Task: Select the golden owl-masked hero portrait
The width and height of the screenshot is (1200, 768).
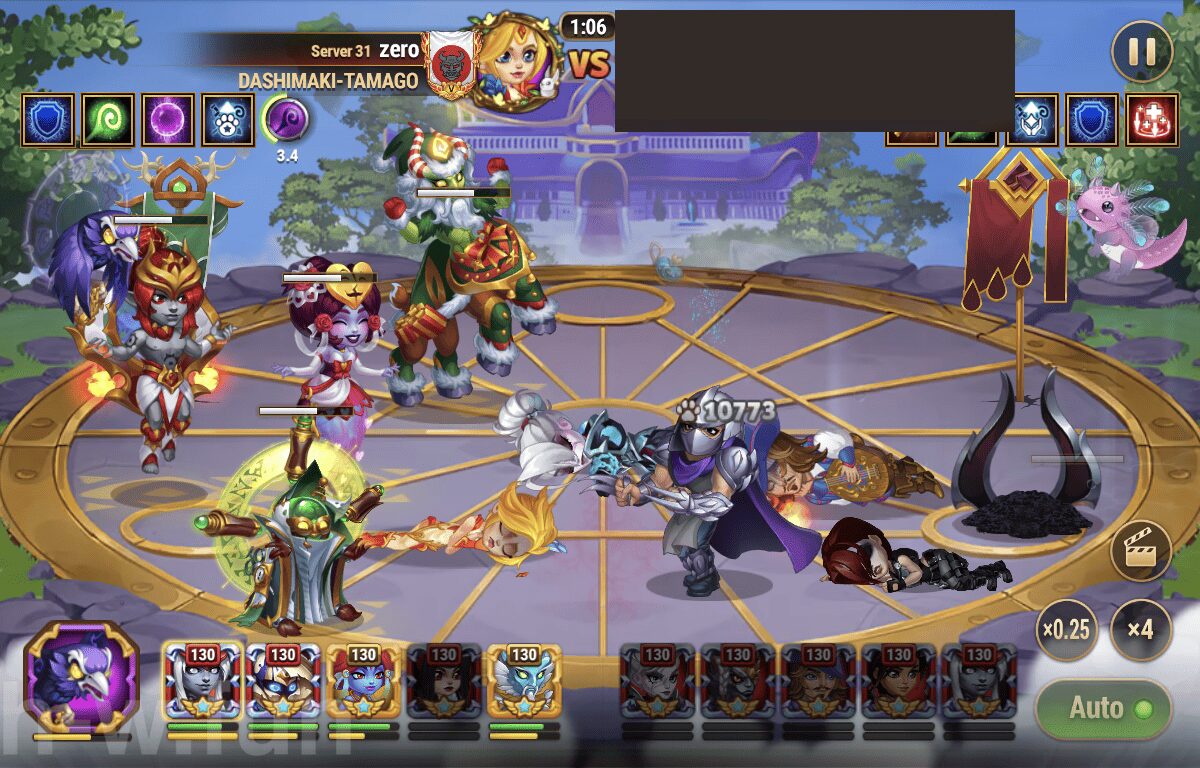Action: (x=283, y=682)
